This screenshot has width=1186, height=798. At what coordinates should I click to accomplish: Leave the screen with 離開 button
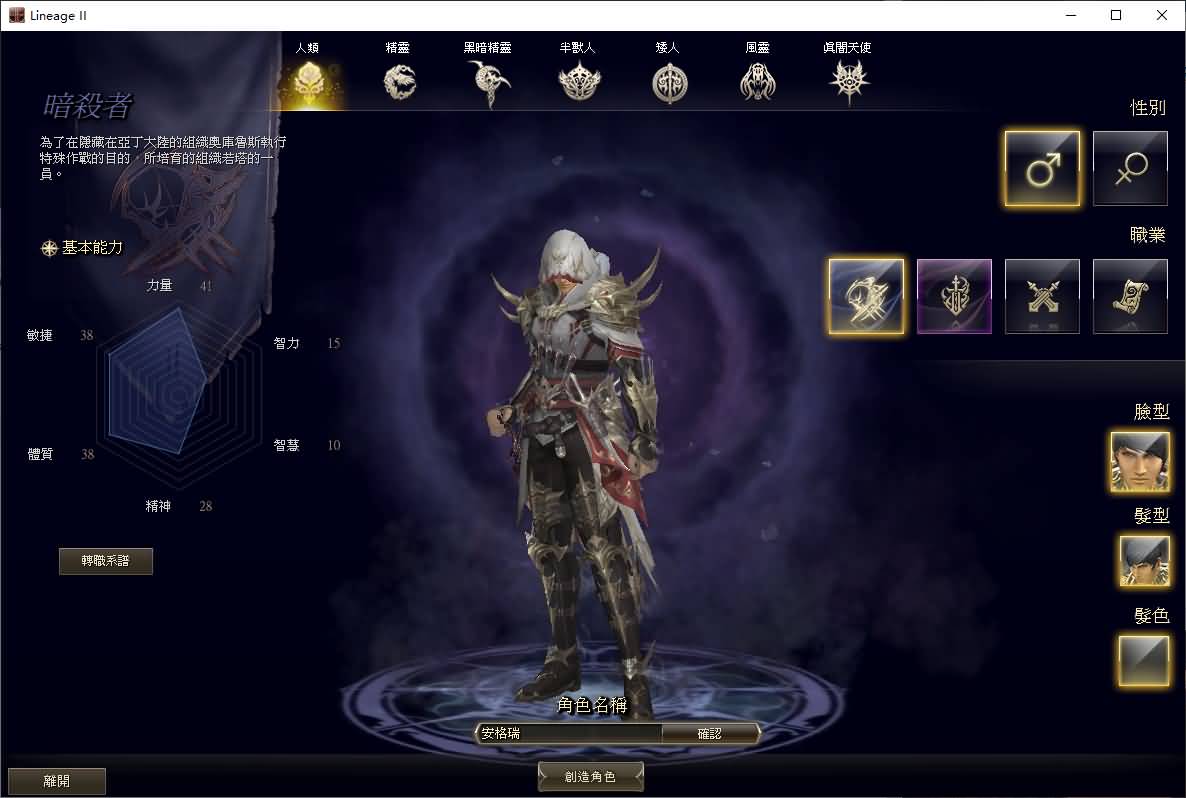click(x=57, y=781)
